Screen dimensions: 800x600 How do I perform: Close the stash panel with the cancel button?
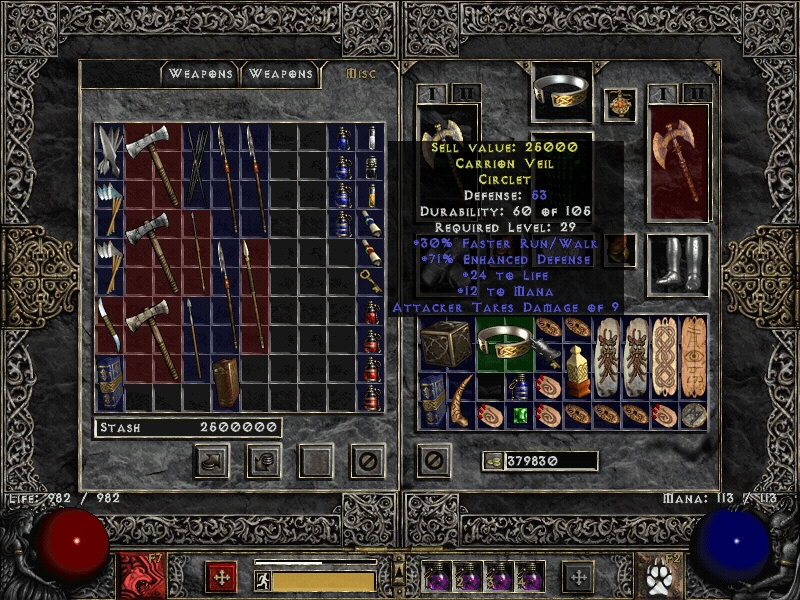click(367, 461)
